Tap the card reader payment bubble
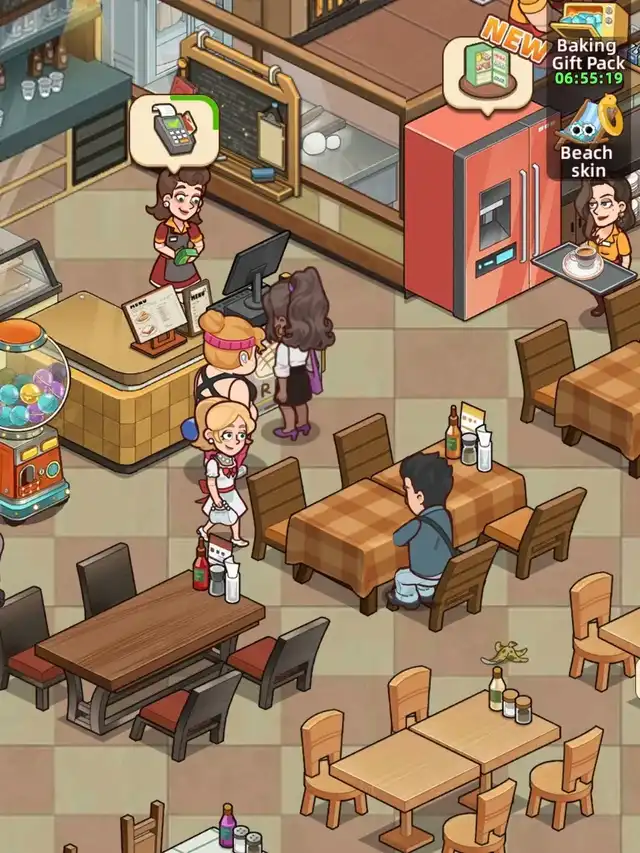 pyautogui.click(x=174, y=133)
